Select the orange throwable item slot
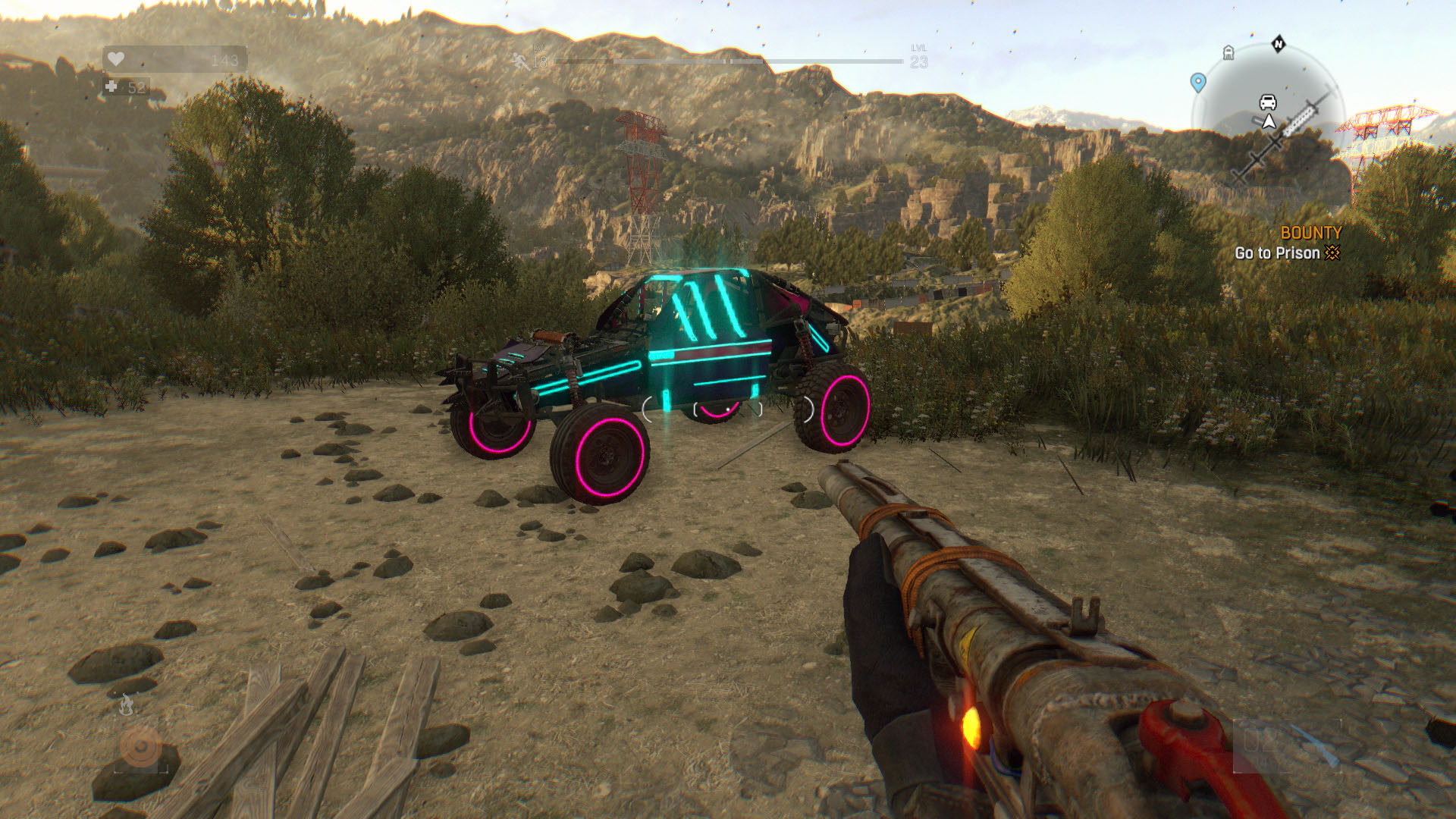The height and width of the screenshot is (819, 1456). coord(140,748)
